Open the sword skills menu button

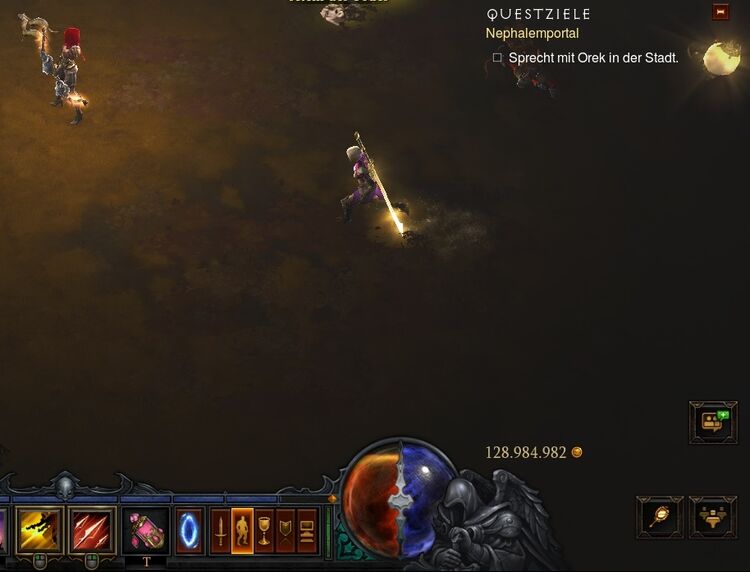[220, 531]
